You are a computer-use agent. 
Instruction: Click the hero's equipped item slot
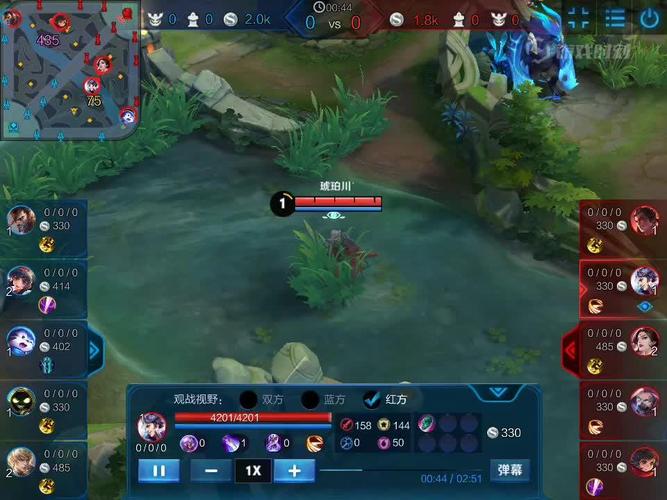tap(426, 423)
